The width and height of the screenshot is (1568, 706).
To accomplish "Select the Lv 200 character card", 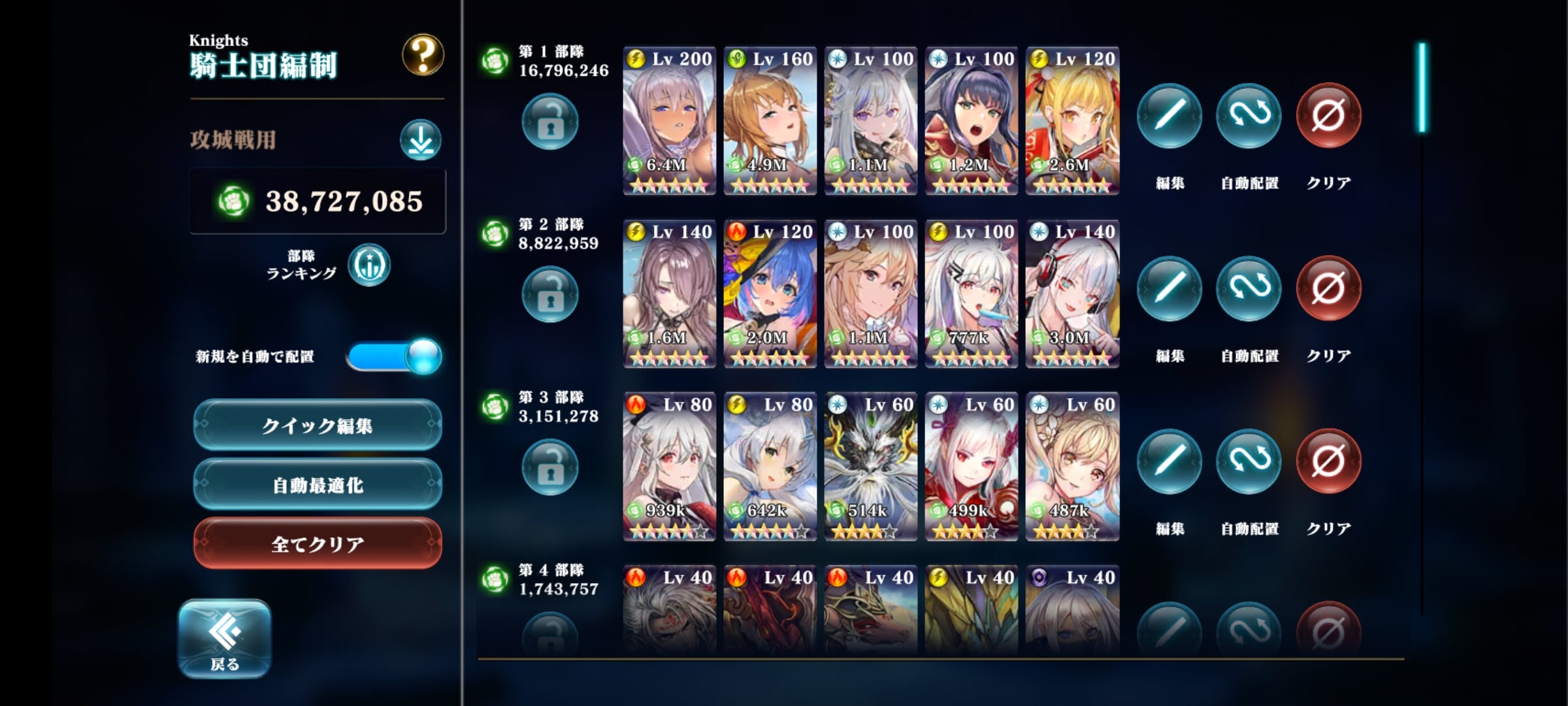I will (669, 121).
